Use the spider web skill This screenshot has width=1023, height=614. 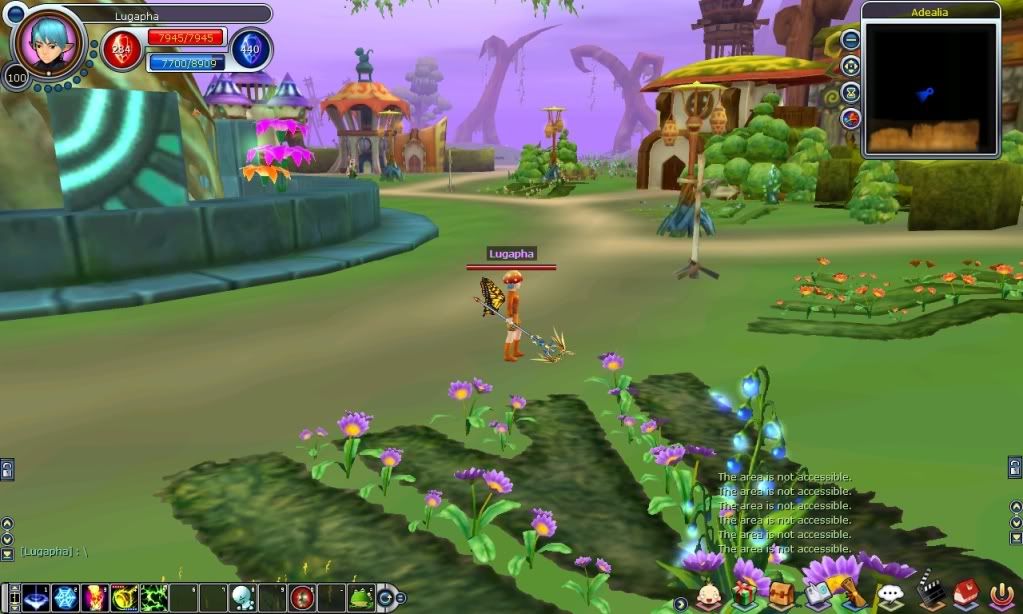pyautogui.click(x=66, y=597)
